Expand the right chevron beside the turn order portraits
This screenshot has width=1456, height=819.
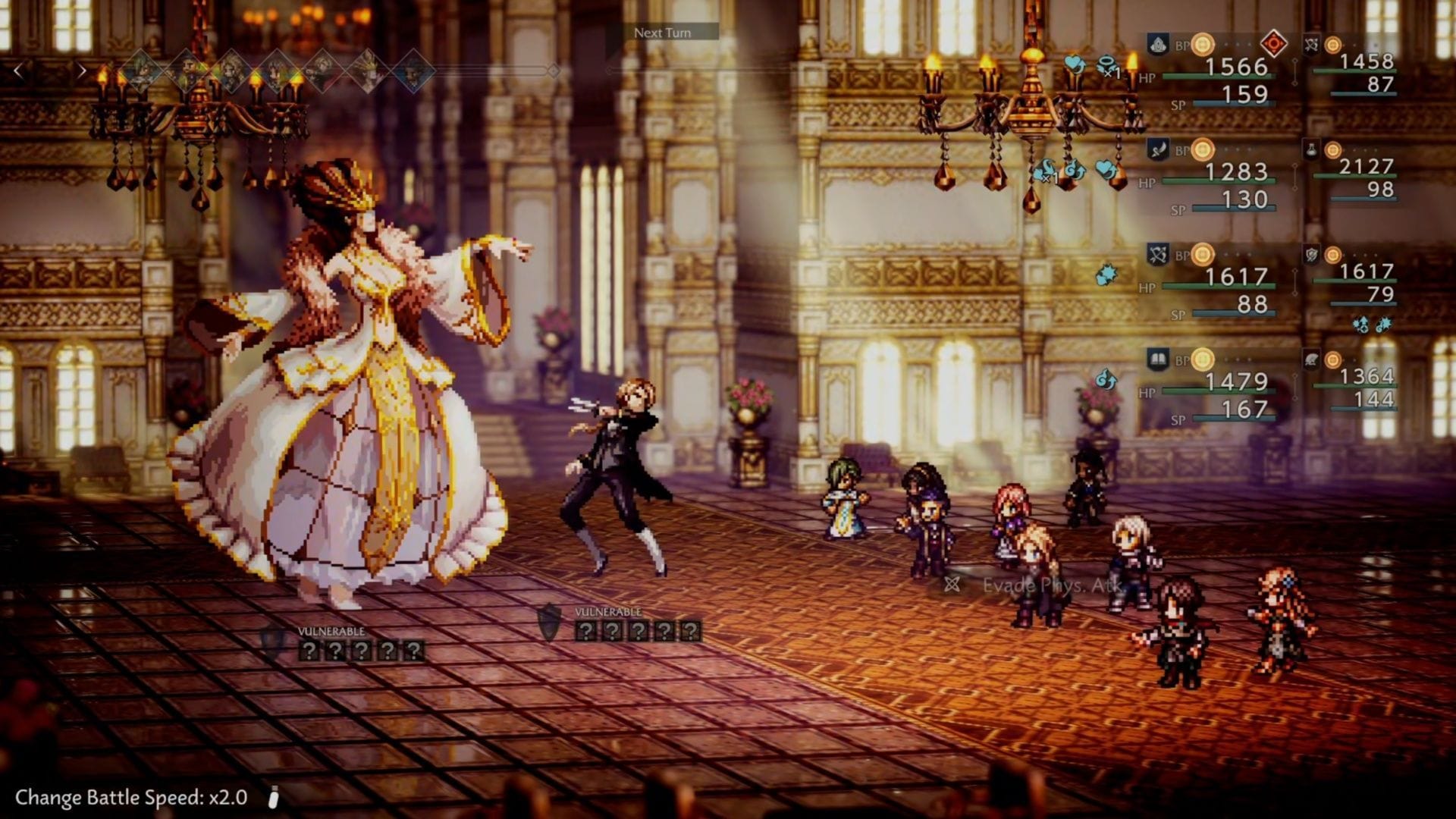point(83,71)
